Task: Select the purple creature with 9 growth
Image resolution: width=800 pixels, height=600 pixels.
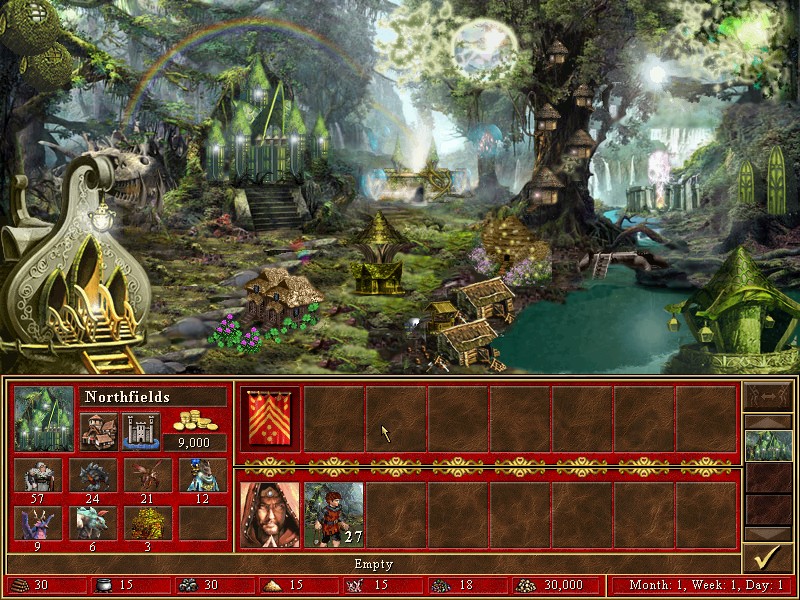Action: (38, 522)
